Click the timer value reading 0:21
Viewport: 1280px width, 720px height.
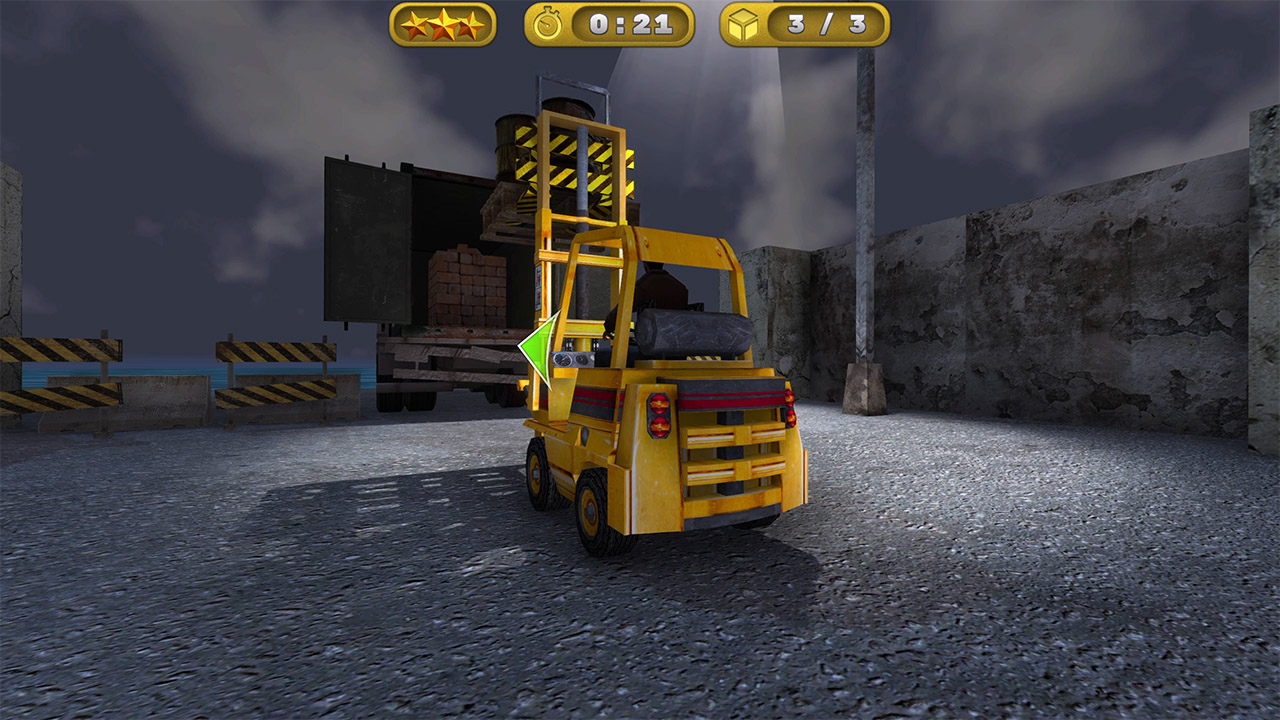(x=632, y=24)
